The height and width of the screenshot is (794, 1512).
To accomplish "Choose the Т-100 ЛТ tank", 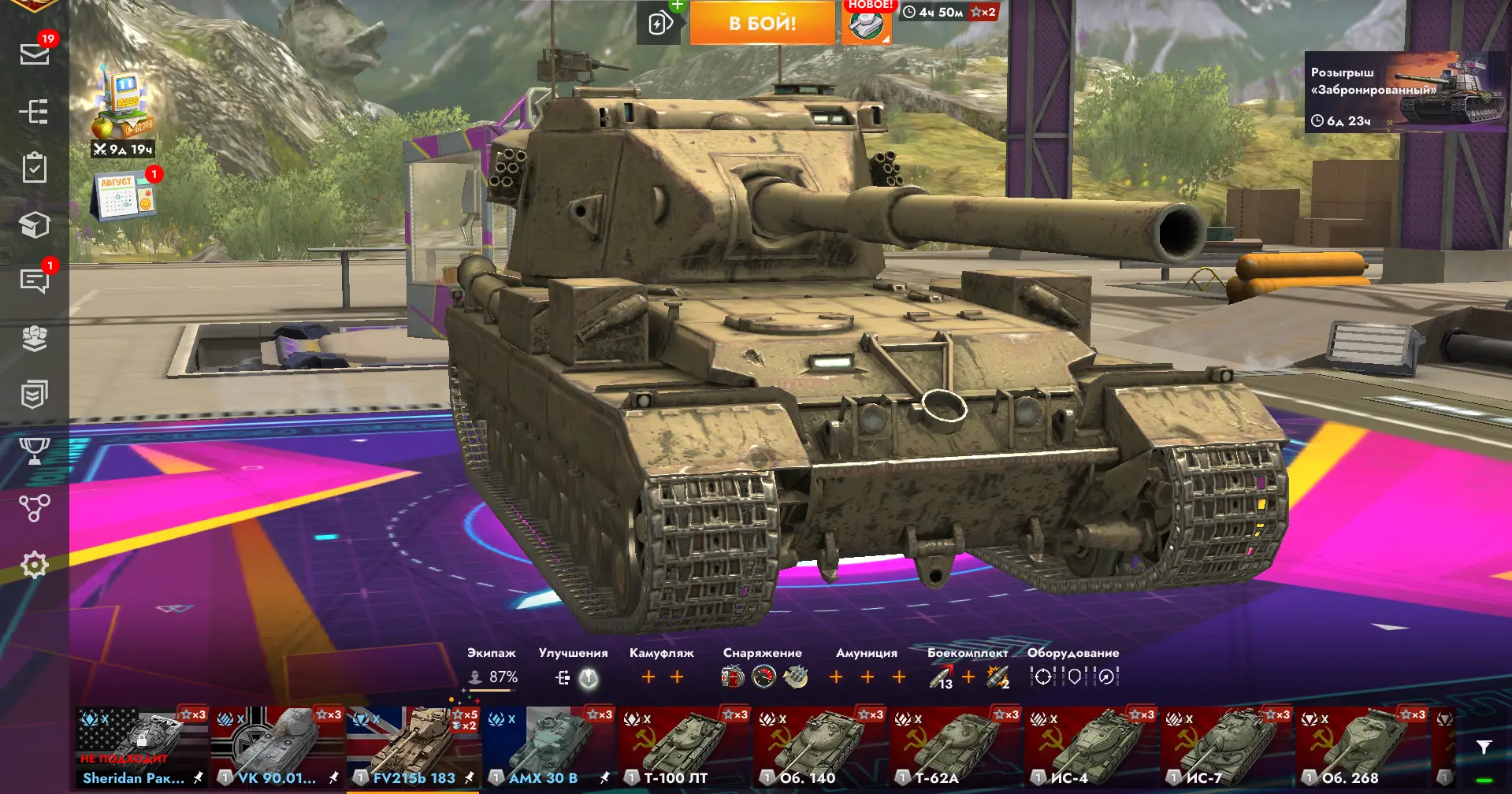I will pos(684,747).
